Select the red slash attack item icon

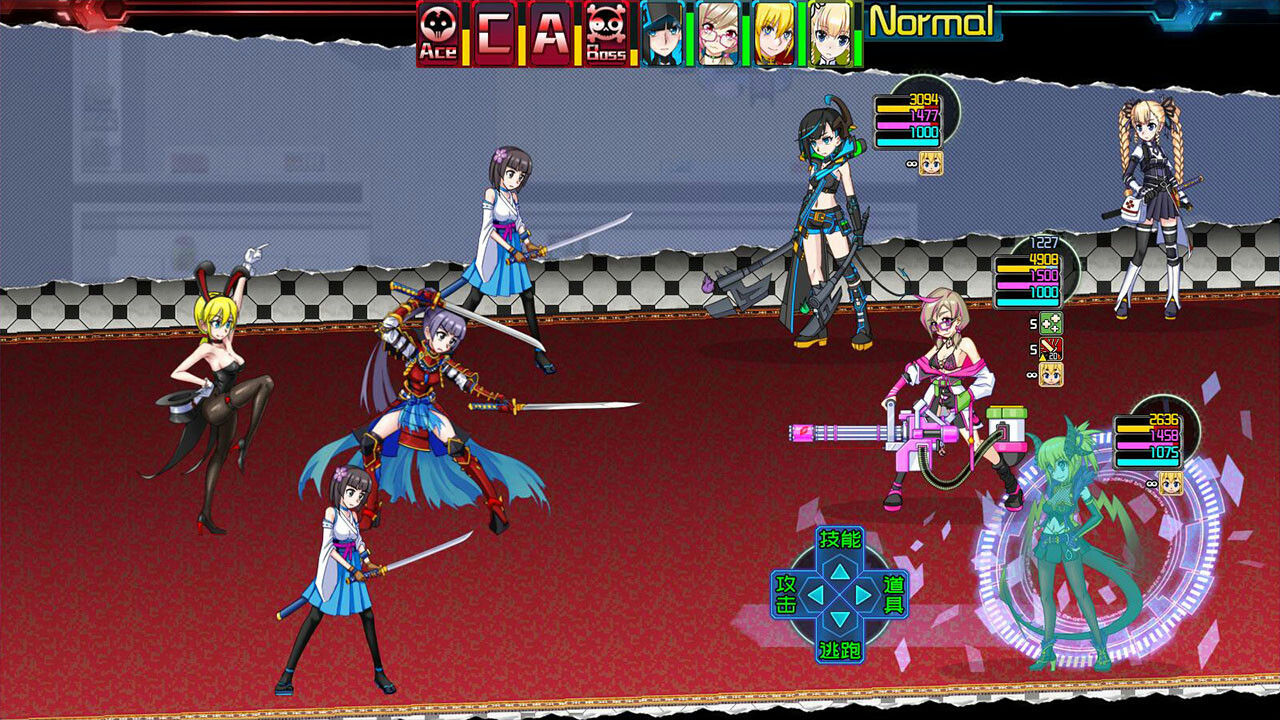point(1050,347)
